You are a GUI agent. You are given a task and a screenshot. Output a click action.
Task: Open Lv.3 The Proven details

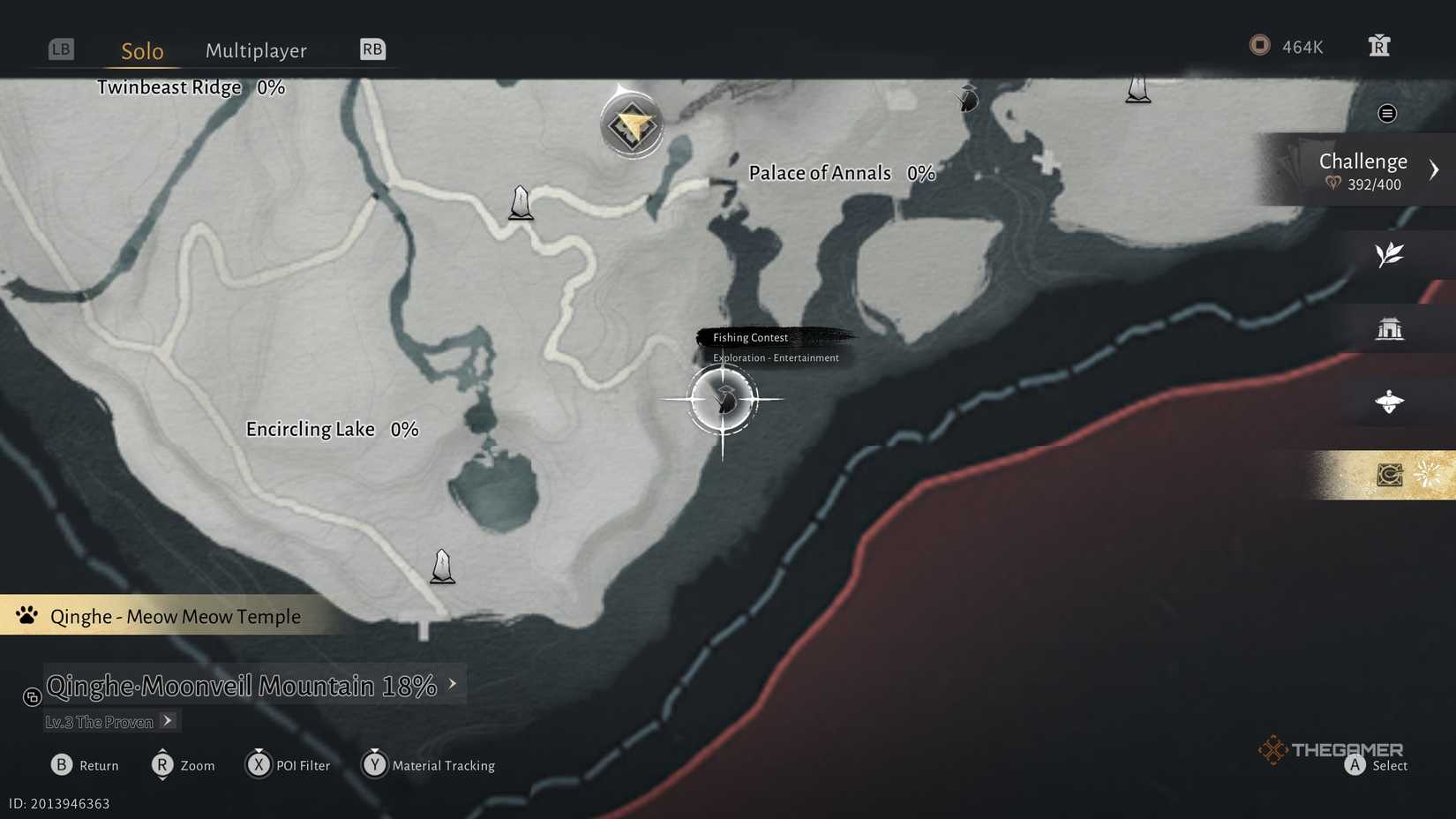point(166,721)
